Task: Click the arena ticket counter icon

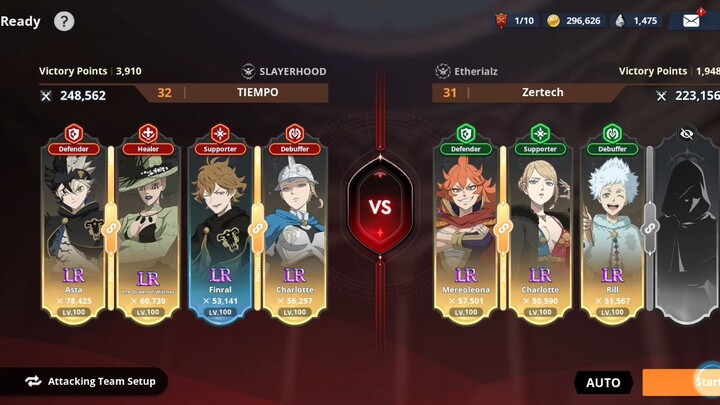Action: pos(502,20)
